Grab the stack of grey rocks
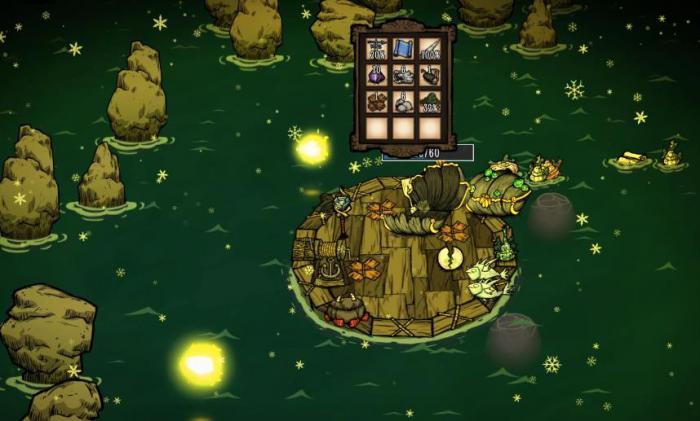700x421 pixels. [x=403, y=102]
